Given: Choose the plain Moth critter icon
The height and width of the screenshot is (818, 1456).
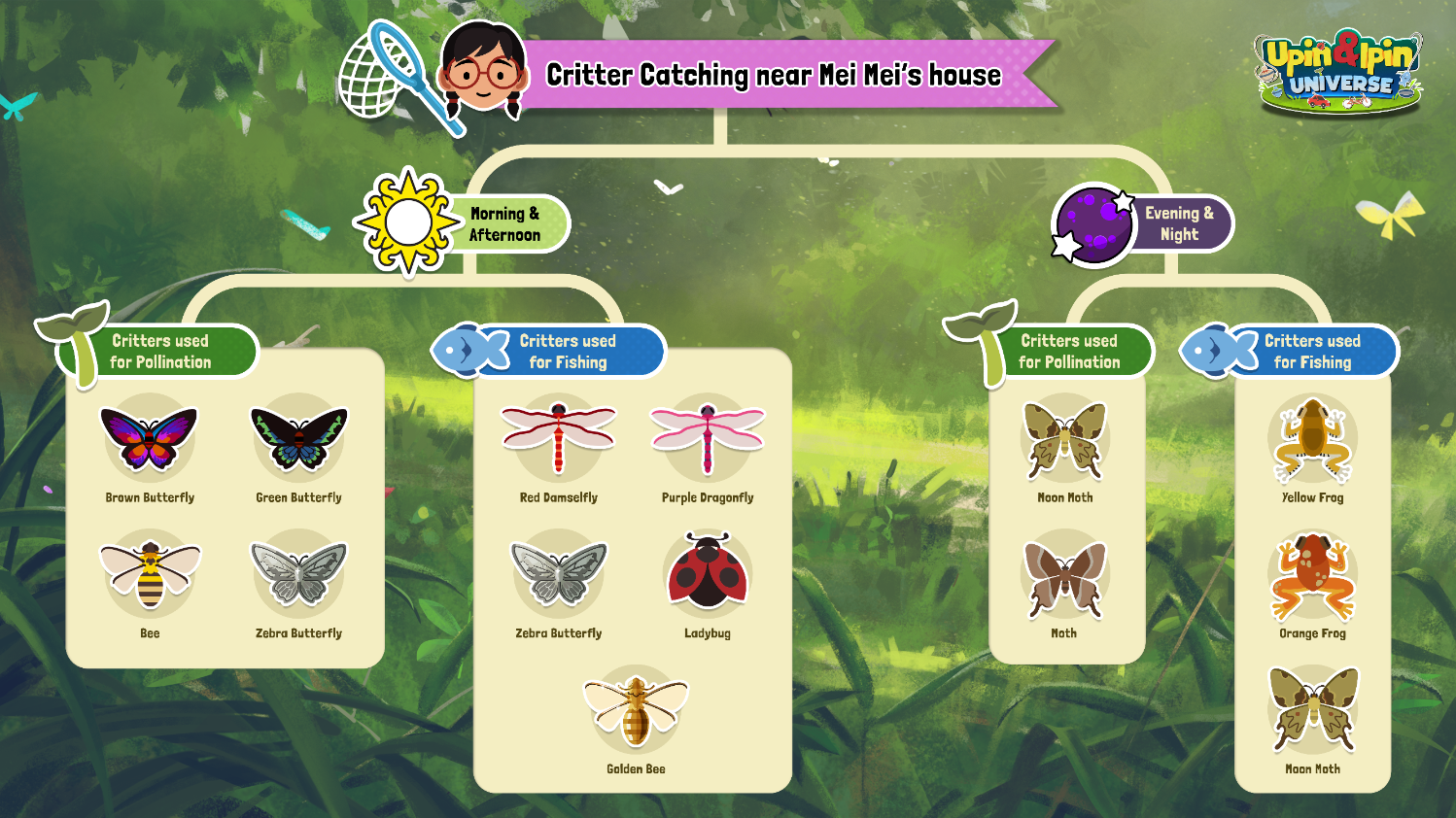Looking at the screenshot, I should pos(1065,576).
